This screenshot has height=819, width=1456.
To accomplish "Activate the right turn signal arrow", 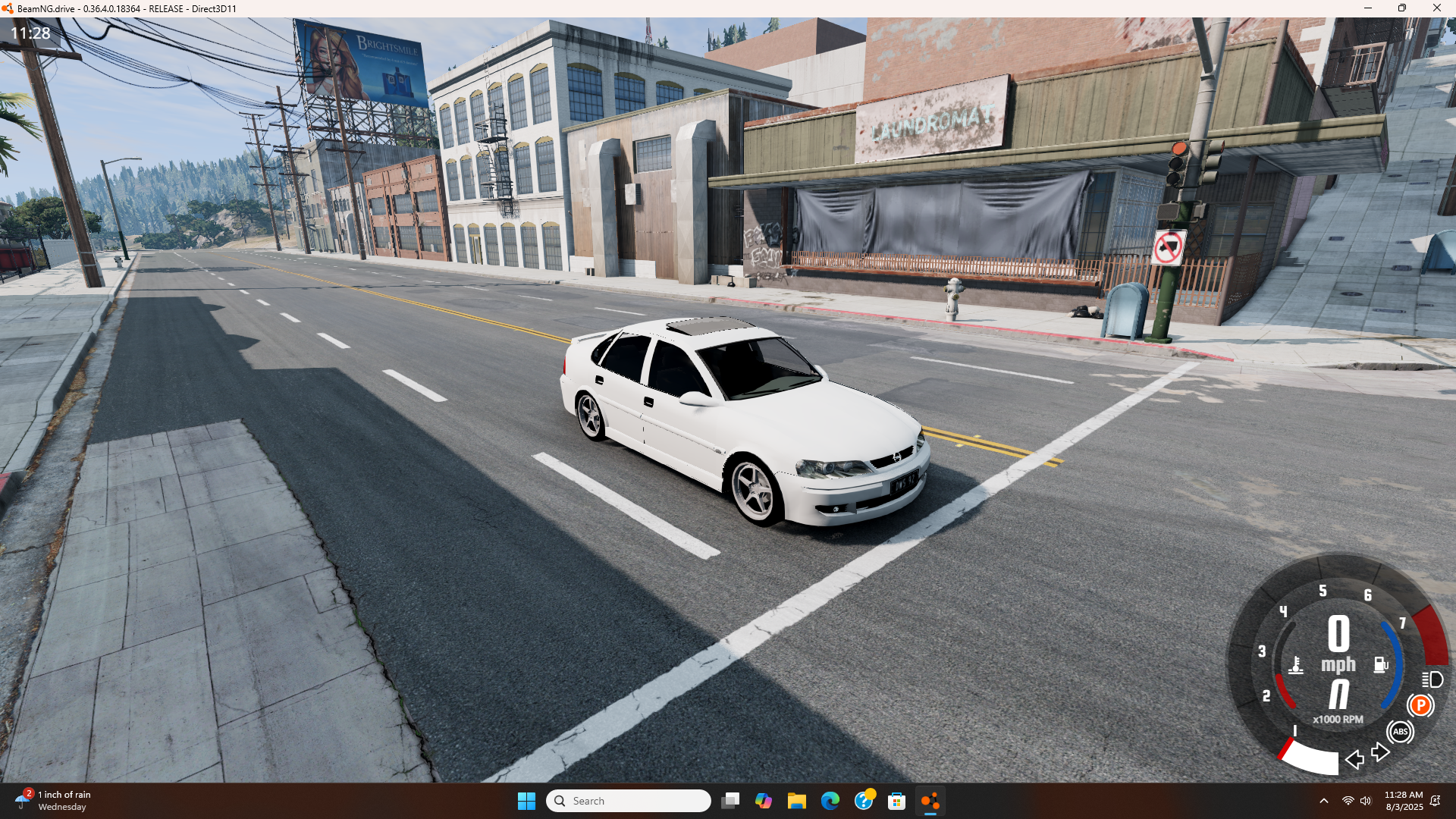I will [1380, 752].
